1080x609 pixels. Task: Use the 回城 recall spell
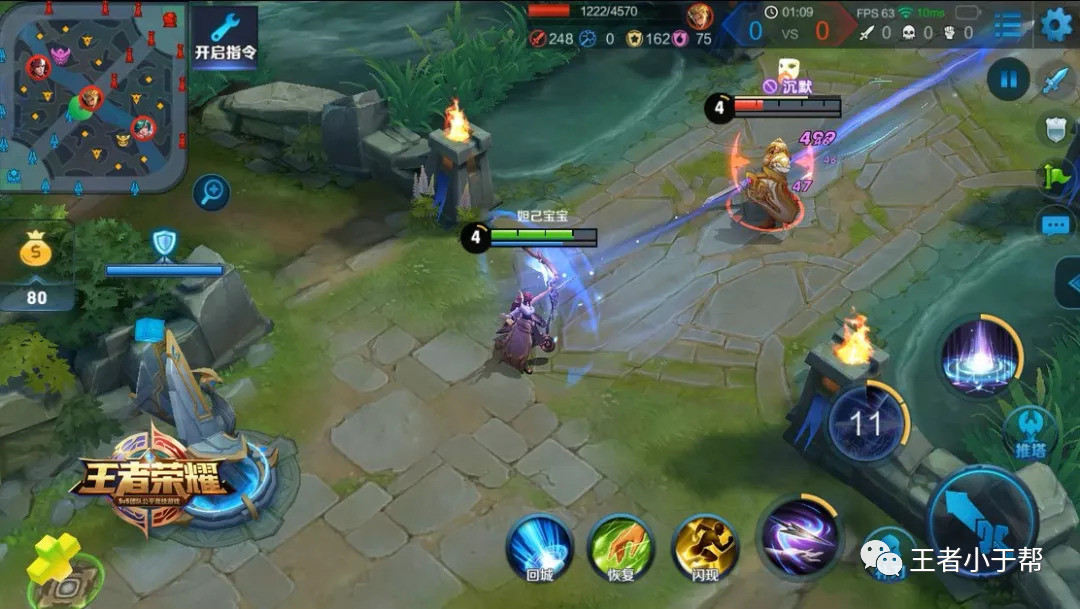539,547
